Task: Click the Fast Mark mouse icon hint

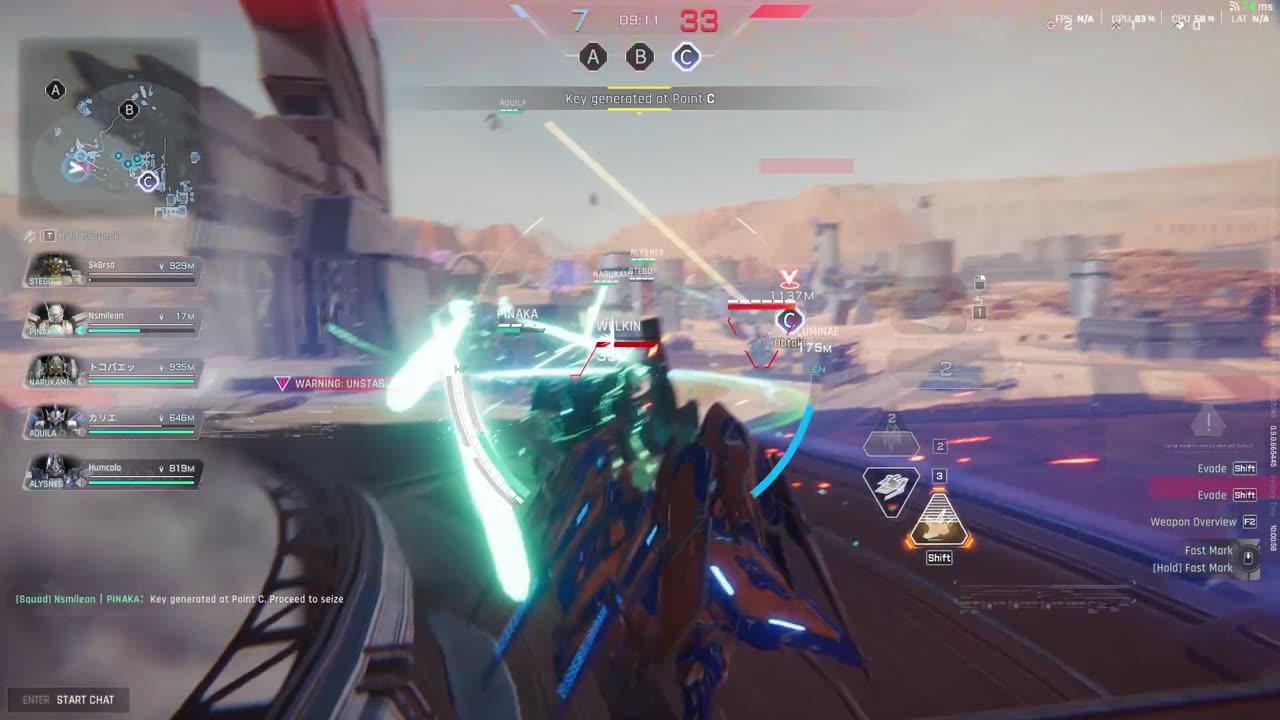Action: (x=1247, y=558)
